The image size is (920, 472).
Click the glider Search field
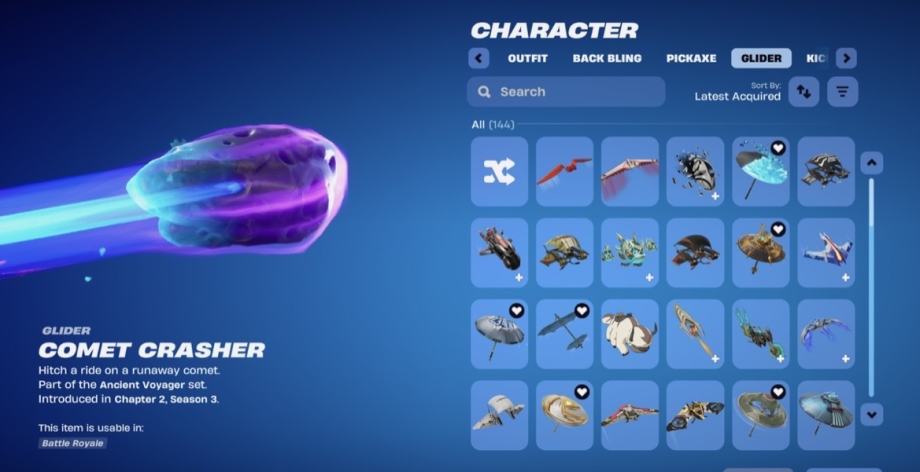[x=566, y=92]
